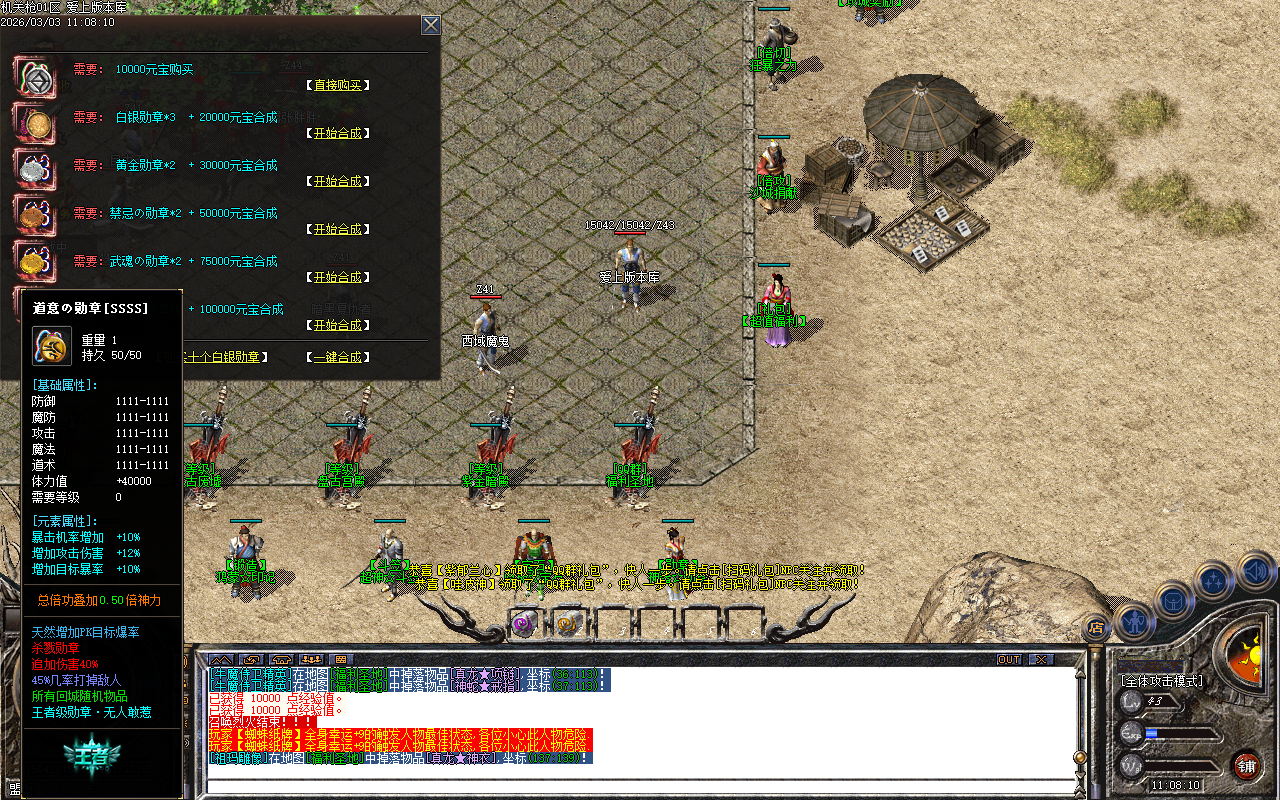Click 【一键合成】 one-key synthesis
Image resolution: width=1280 pixels, height=800 pixels.
[336, 356]
